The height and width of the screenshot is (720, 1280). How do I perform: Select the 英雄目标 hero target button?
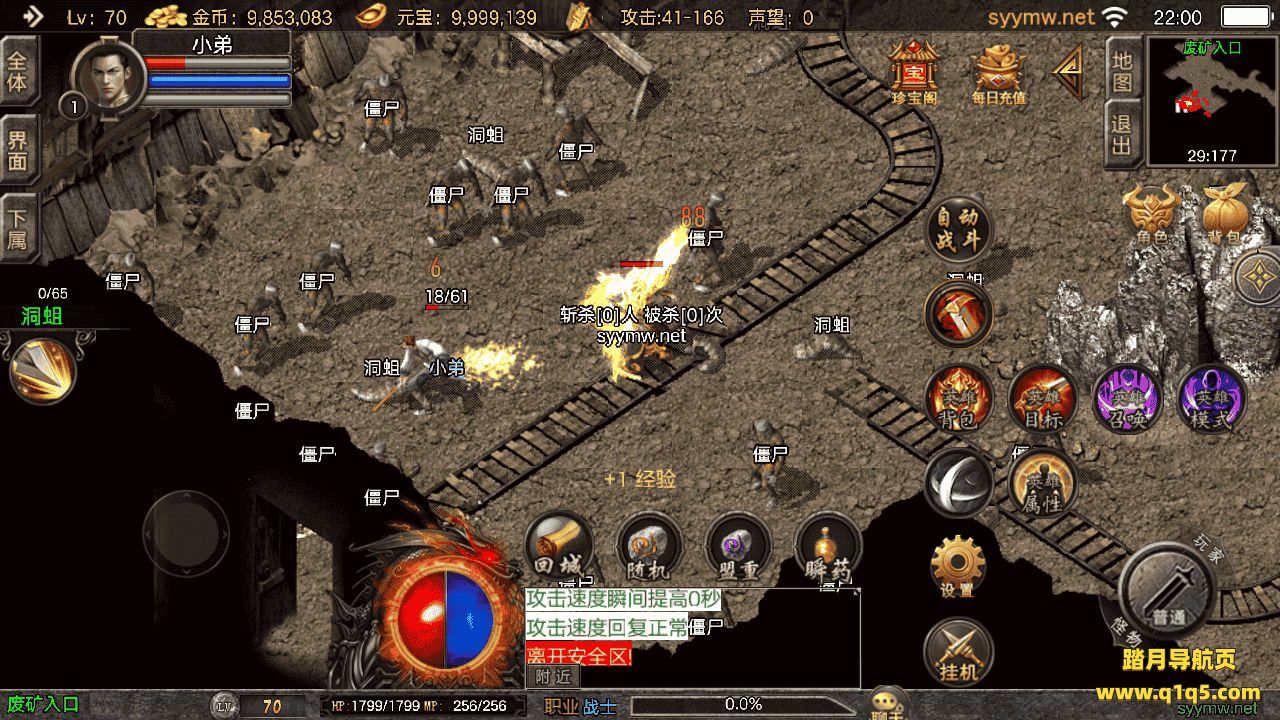tap(1042, 398)
